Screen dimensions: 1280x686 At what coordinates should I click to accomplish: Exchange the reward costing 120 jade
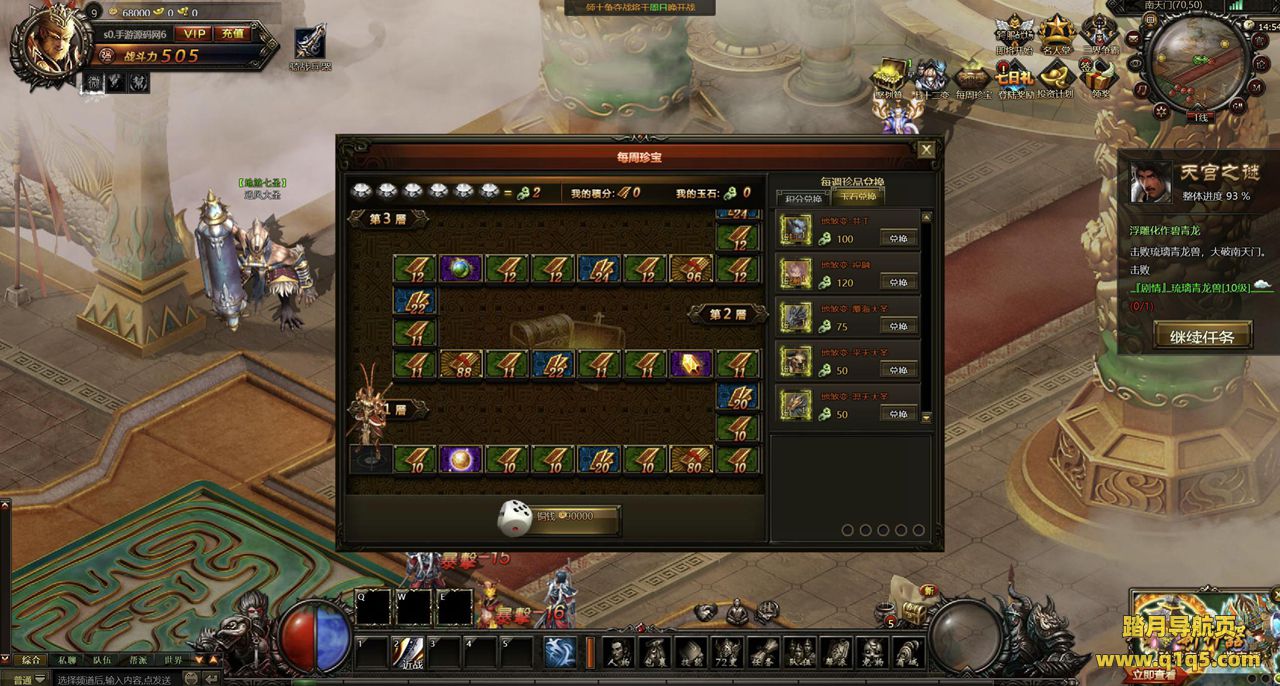click(x=897, y=283)
